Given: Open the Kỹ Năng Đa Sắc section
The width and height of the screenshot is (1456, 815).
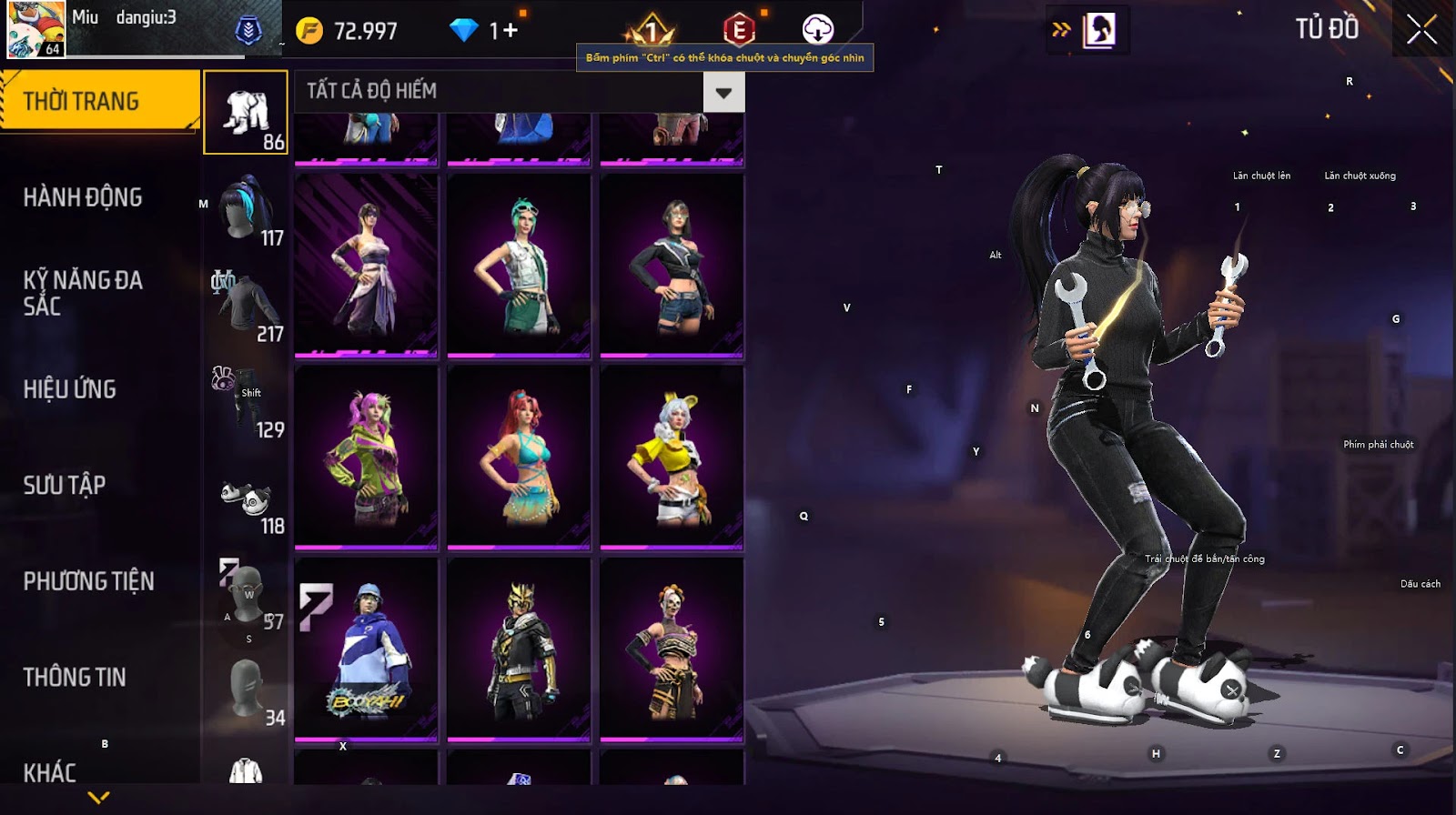Looking at the screenshot, I should pyautogui.click(x=83, y=292).
